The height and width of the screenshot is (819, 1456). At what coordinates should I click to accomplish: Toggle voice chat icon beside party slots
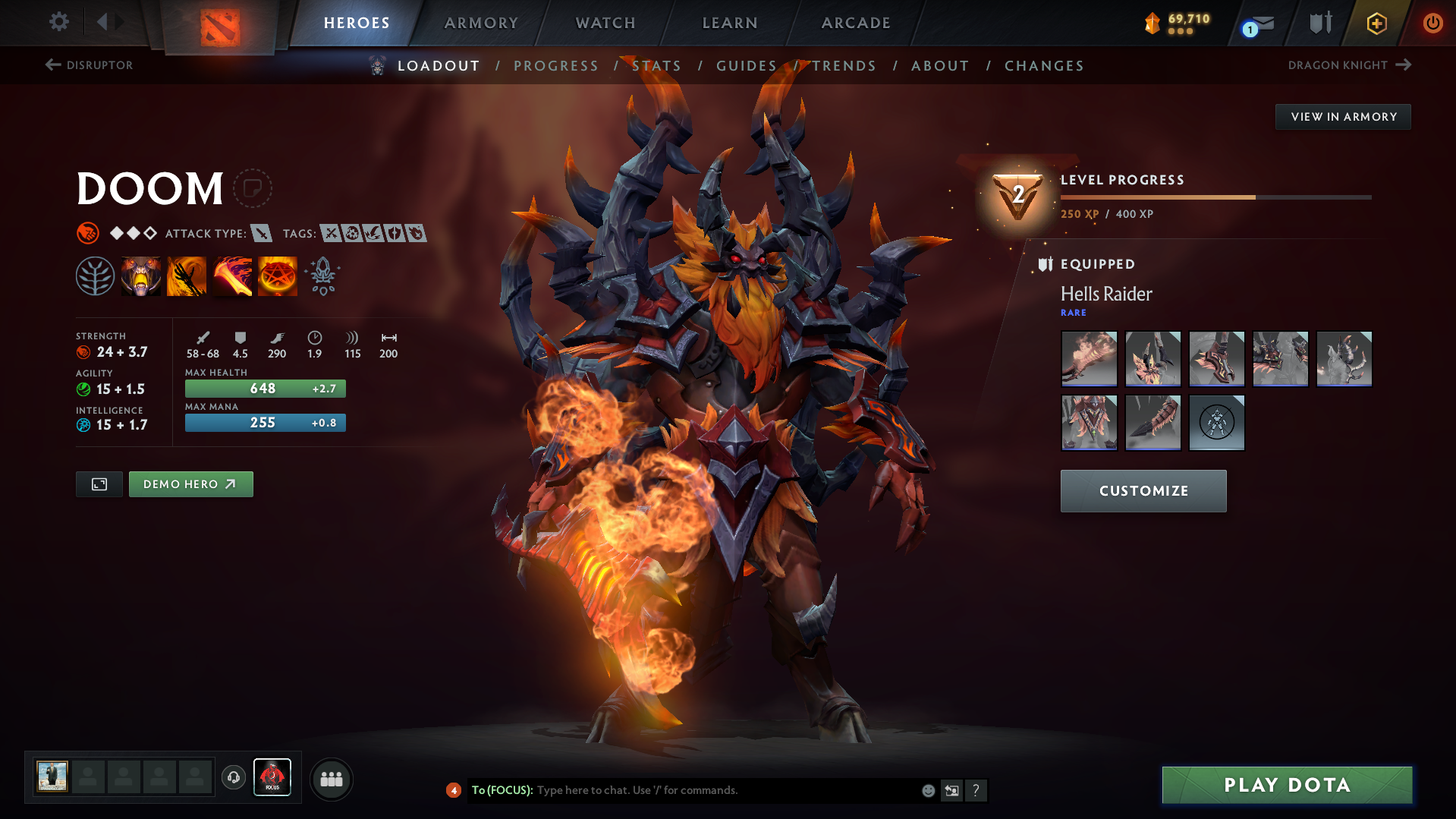(x=234, y=778)
